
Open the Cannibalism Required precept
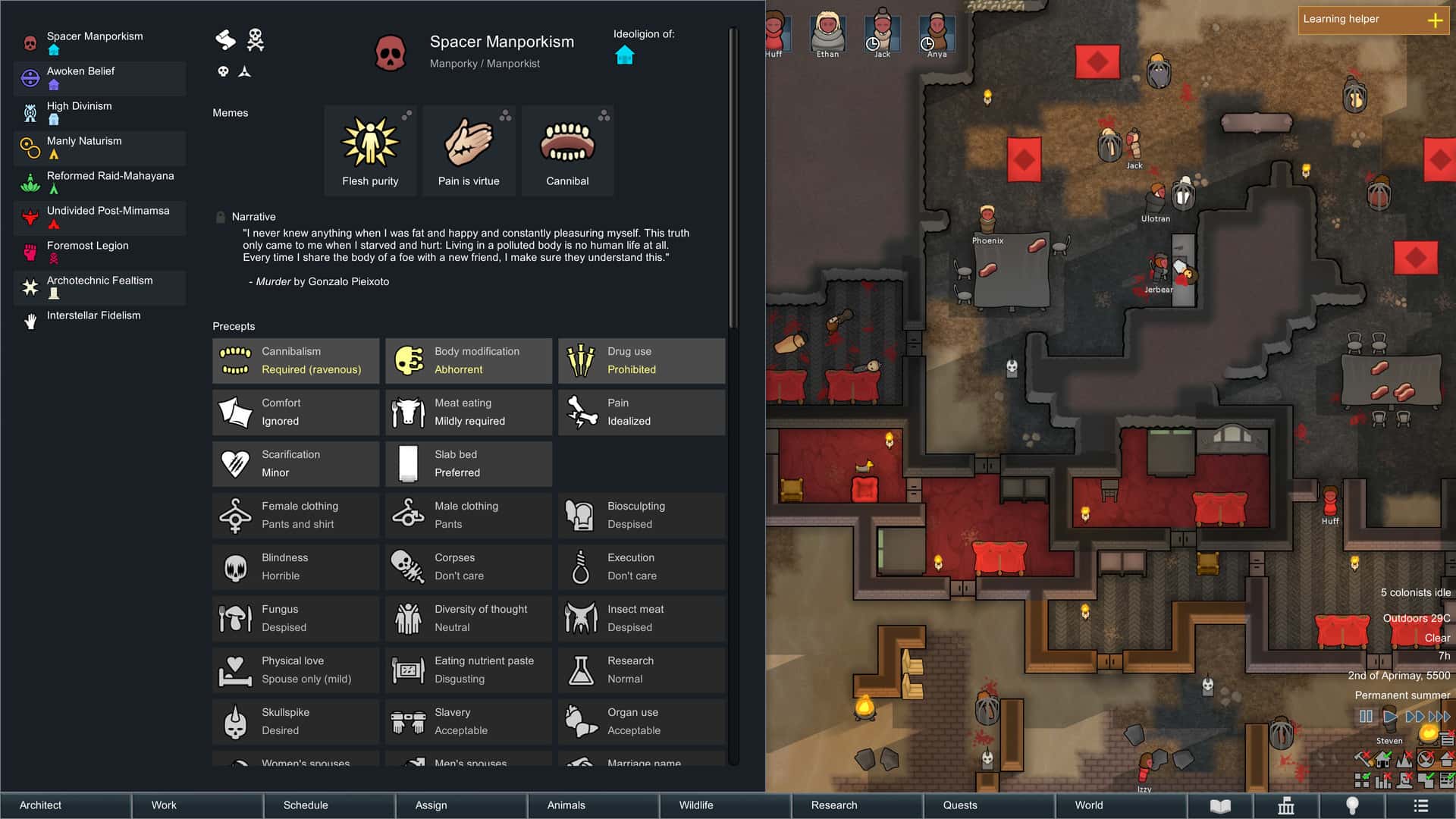[295, 360]
